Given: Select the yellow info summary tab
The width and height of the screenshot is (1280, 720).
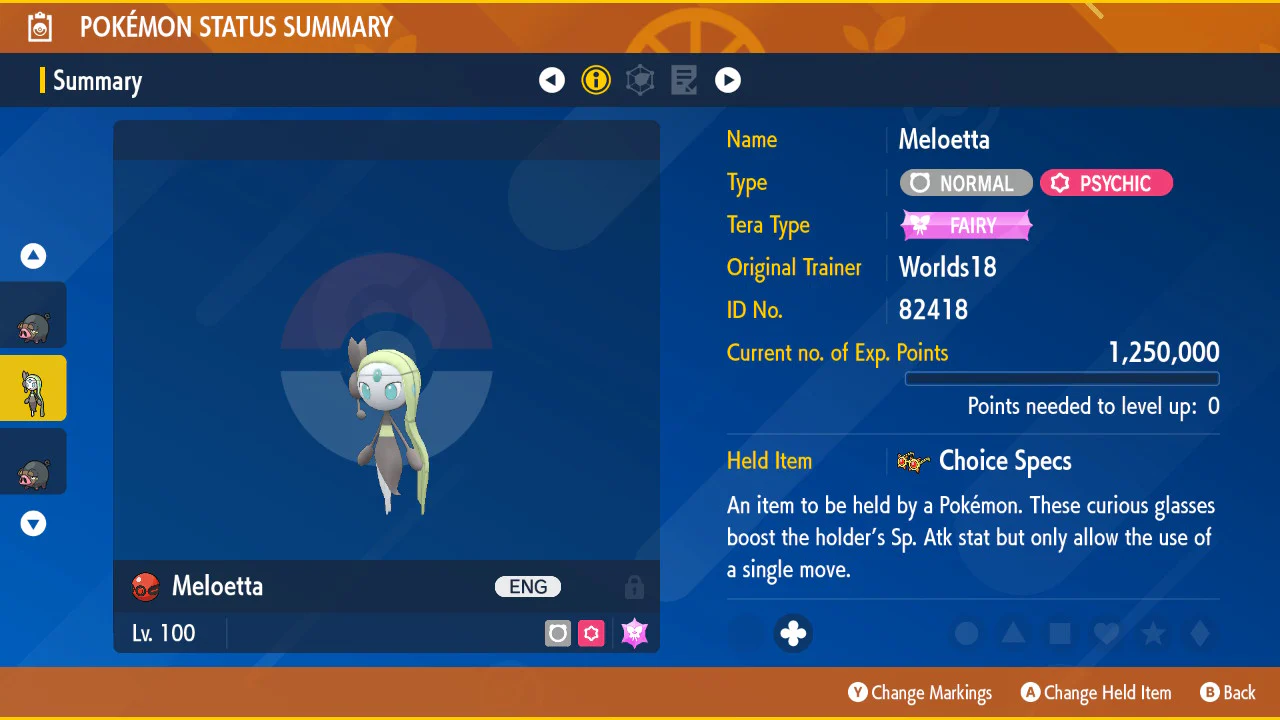Looking at the screenshot, I should pyautogui.click(x=596, y=80).
